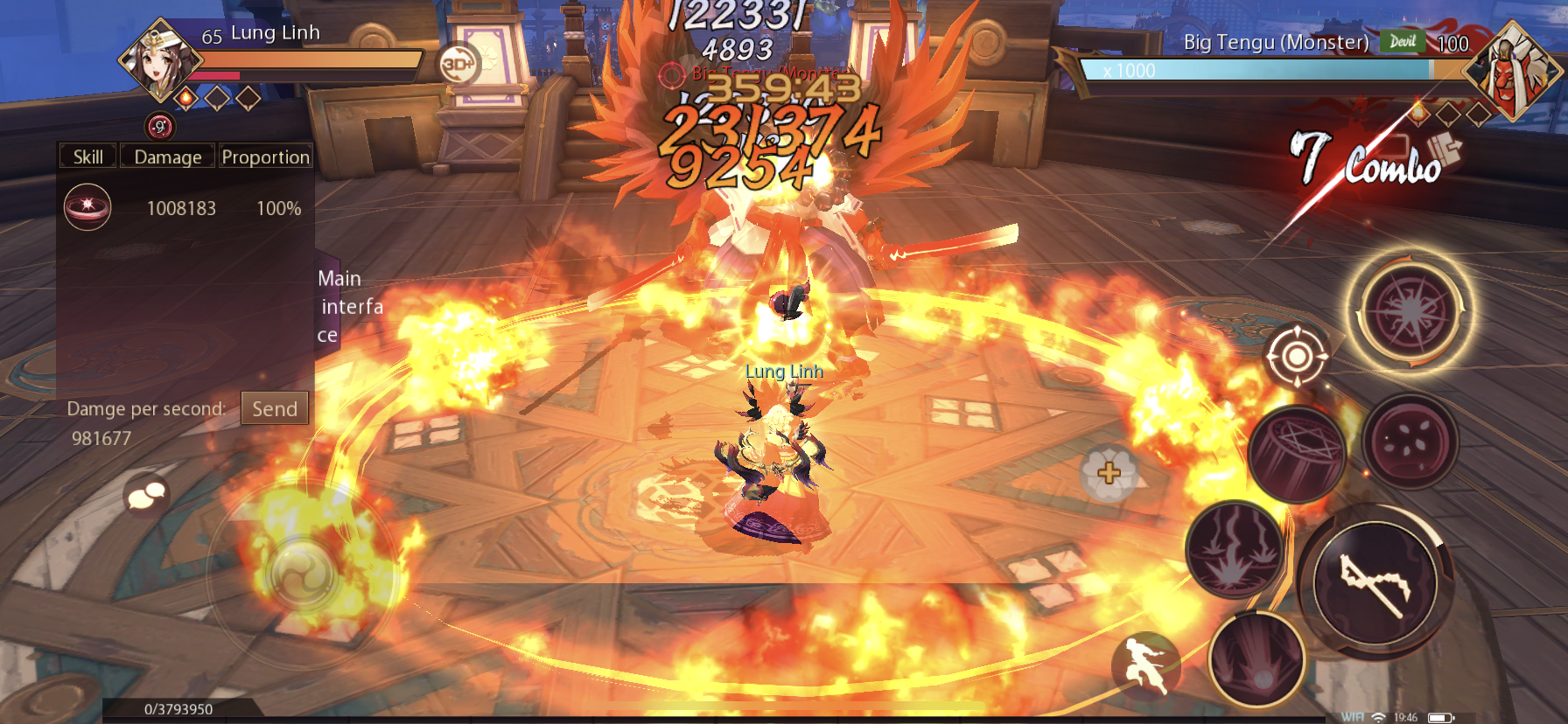Screen dimensions: 1568x724
Task: Cast the rising flames skill
Action: coord(1235,549)
